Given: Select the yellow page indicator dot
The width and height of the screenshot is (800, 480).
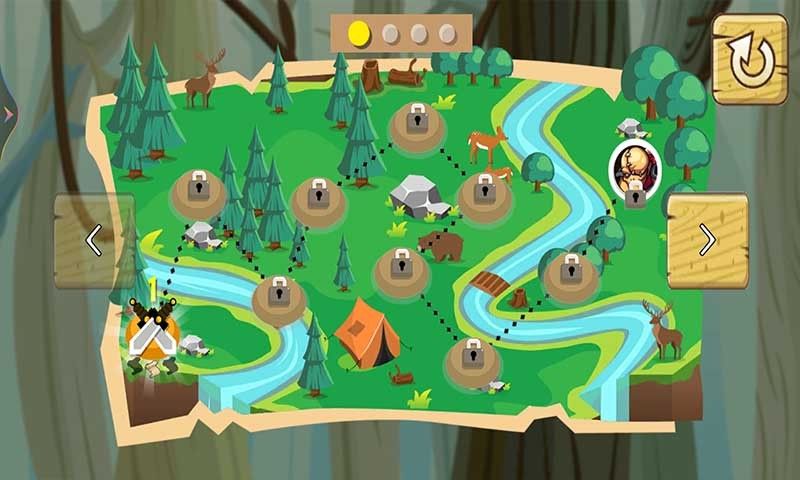Looking at the screenshot, I should coord(358,34).
